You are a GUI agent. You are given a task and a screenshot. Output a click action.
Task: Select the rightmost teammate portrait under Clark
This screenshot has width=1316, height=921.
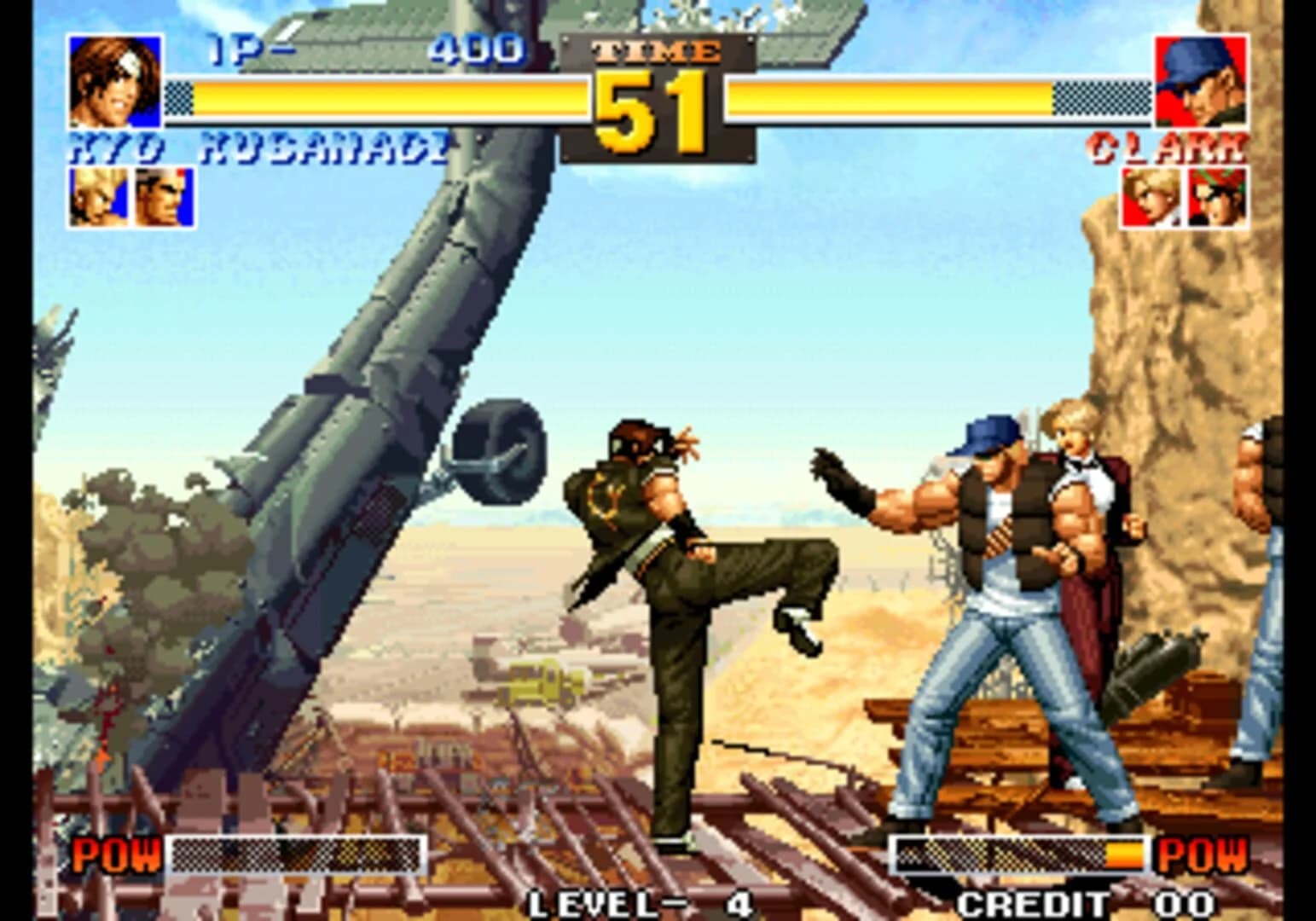pos(1217,198)
